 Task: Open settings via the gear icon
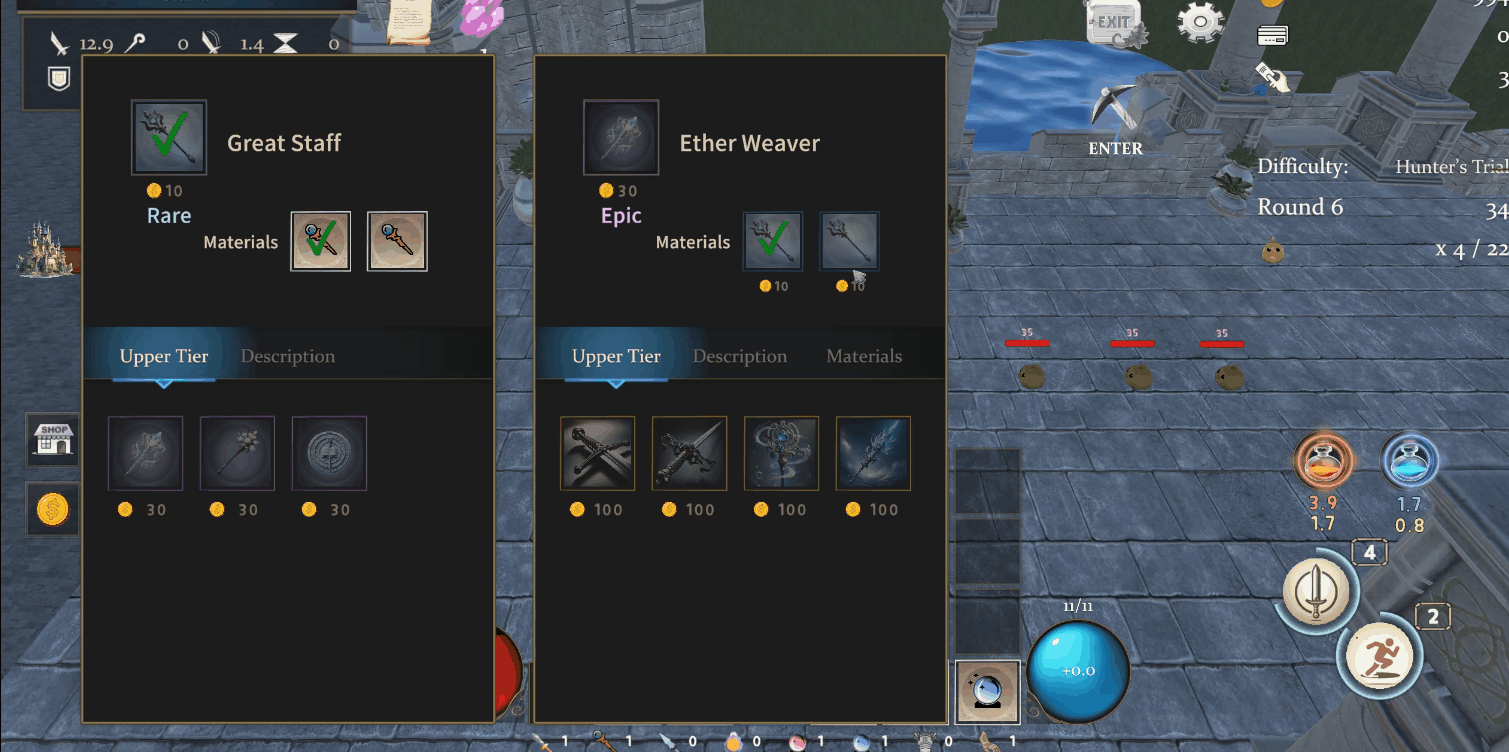tap(1200, 21)
